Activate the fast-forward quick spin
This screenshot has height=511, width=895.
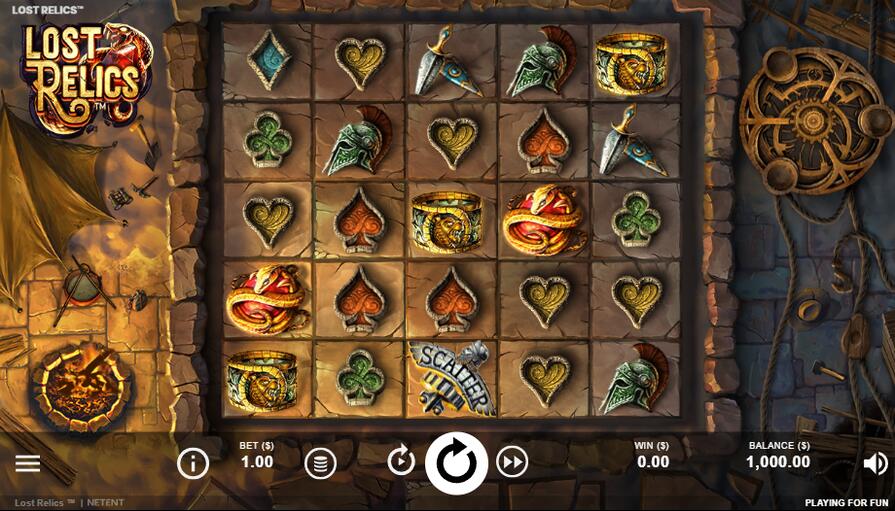pyautogui.click(x=512, y=462)
